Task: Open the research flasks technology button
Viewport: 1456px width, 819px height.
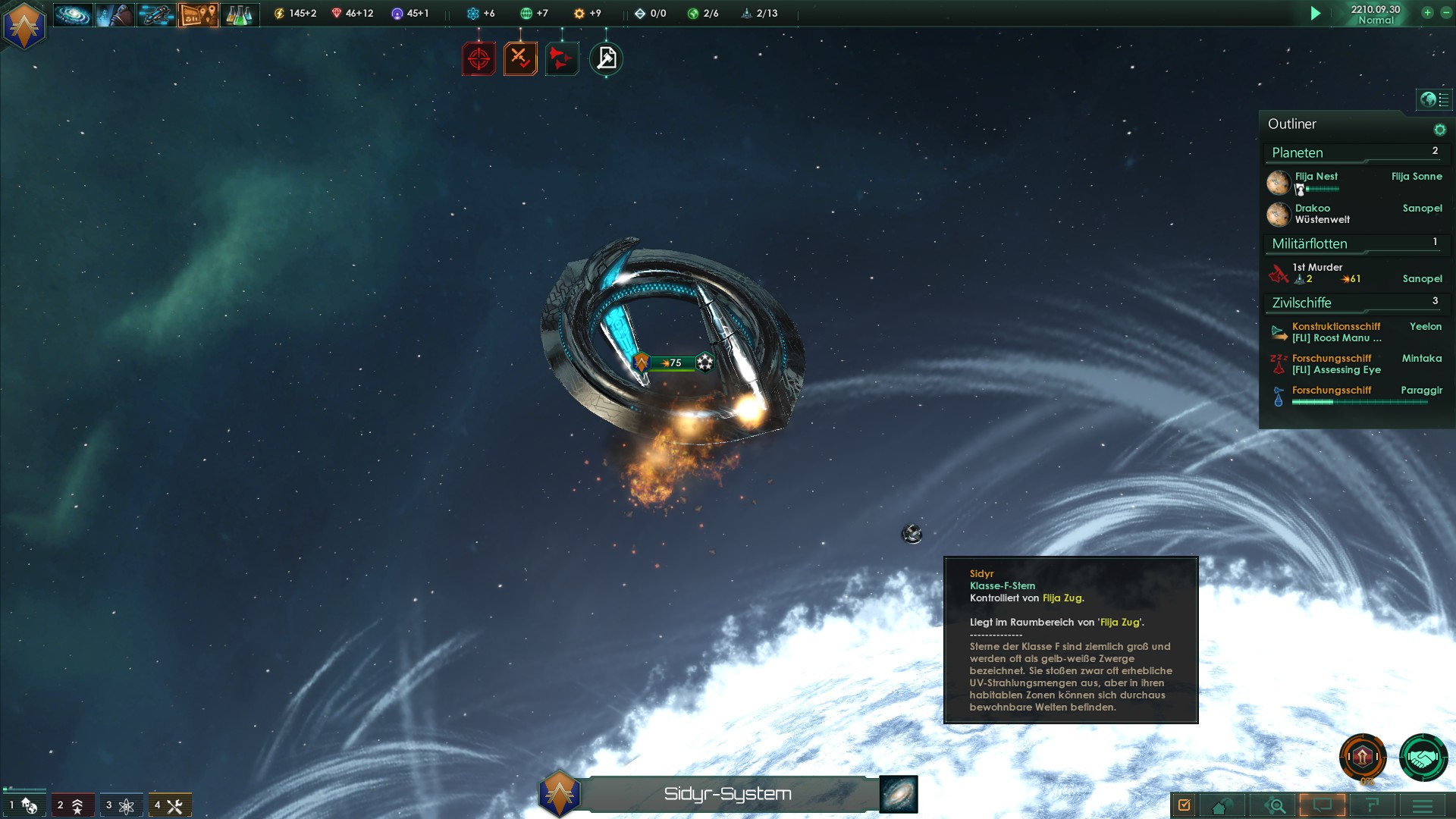Action: coord(239,14)
